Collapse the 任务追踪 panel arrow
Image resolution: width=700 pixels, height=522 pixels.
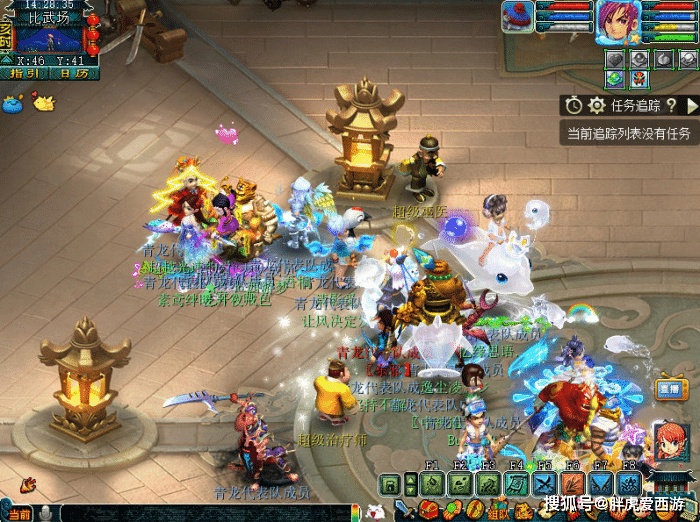click(691, 105)
